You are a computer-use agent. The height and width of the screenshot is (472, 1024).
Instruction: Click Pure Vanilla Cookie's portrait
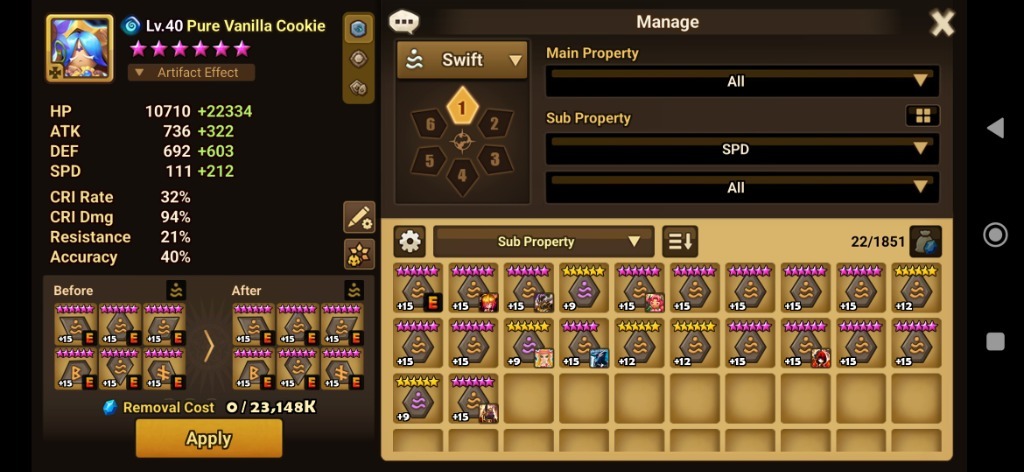79,47
